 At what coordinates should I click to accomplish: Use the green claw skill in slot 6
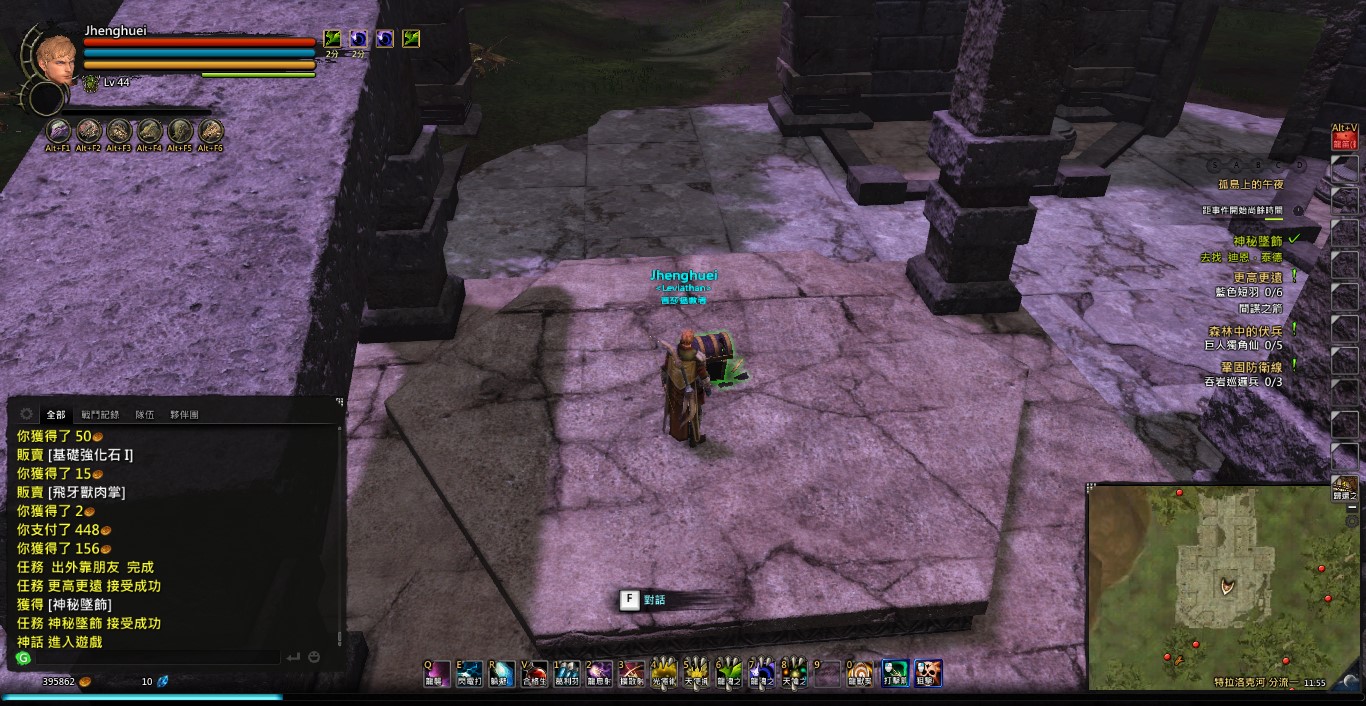[x=729, y=673]
